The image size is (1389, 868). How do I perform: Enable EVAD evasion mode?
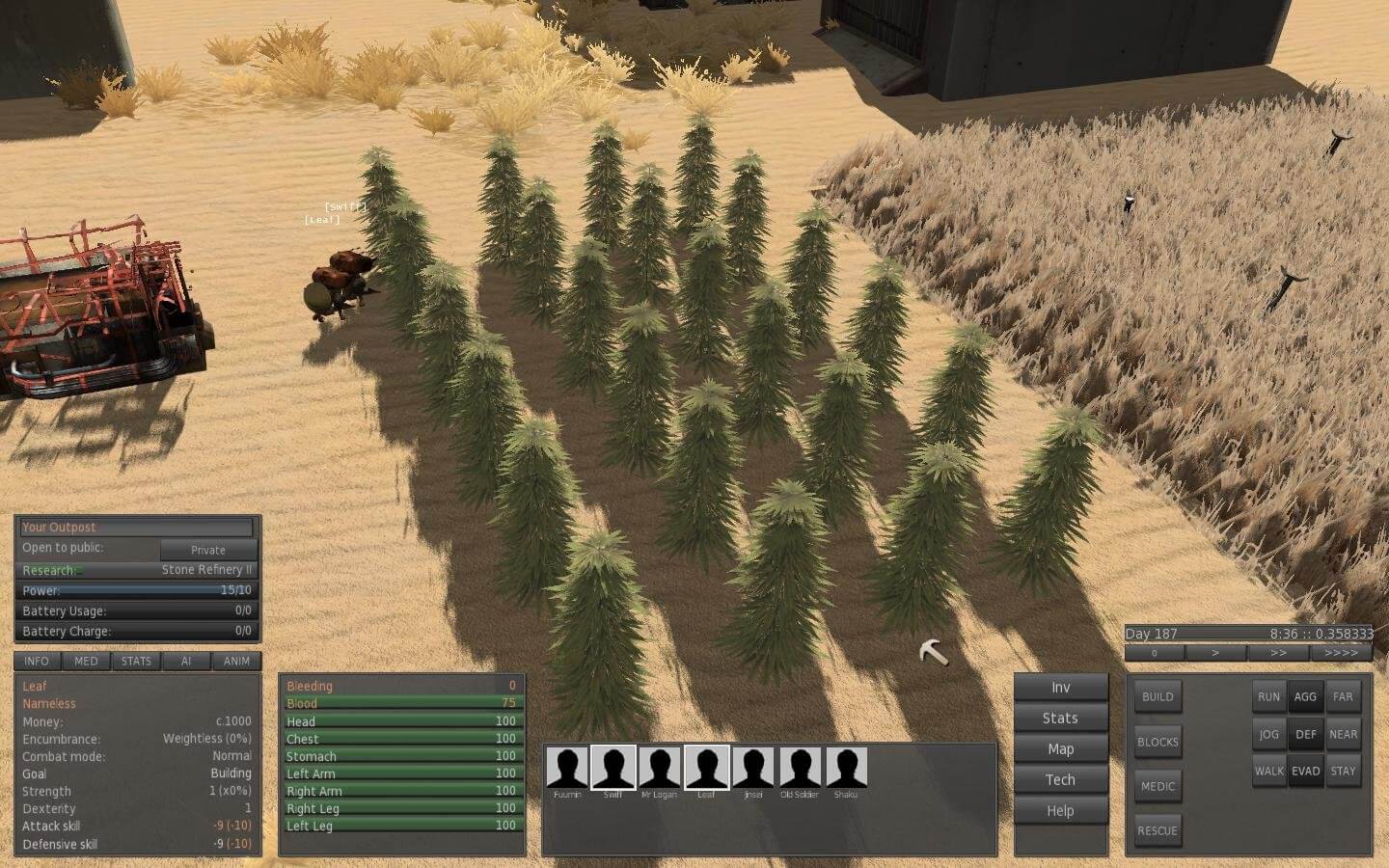[1306, 772]
